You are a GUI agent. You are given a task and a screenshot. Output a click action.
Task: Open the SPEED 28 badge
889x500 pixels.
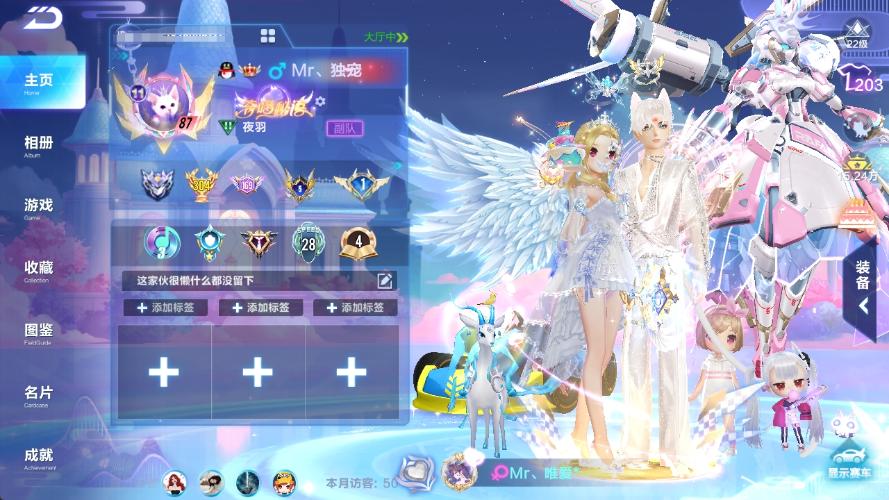click(x=307, y=240)
